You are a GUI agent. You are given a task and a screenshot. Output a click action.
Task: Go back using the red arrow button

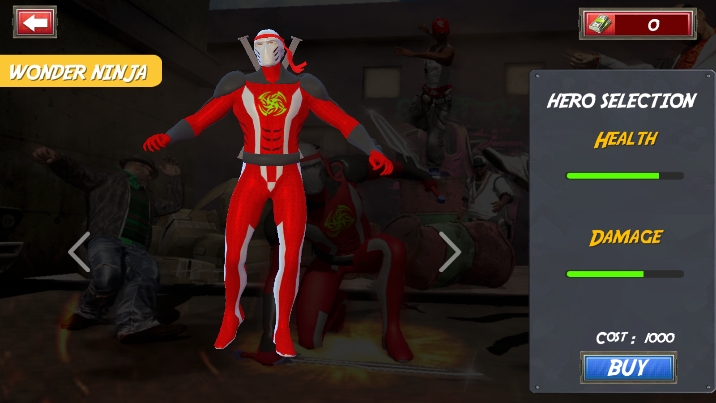35,22
